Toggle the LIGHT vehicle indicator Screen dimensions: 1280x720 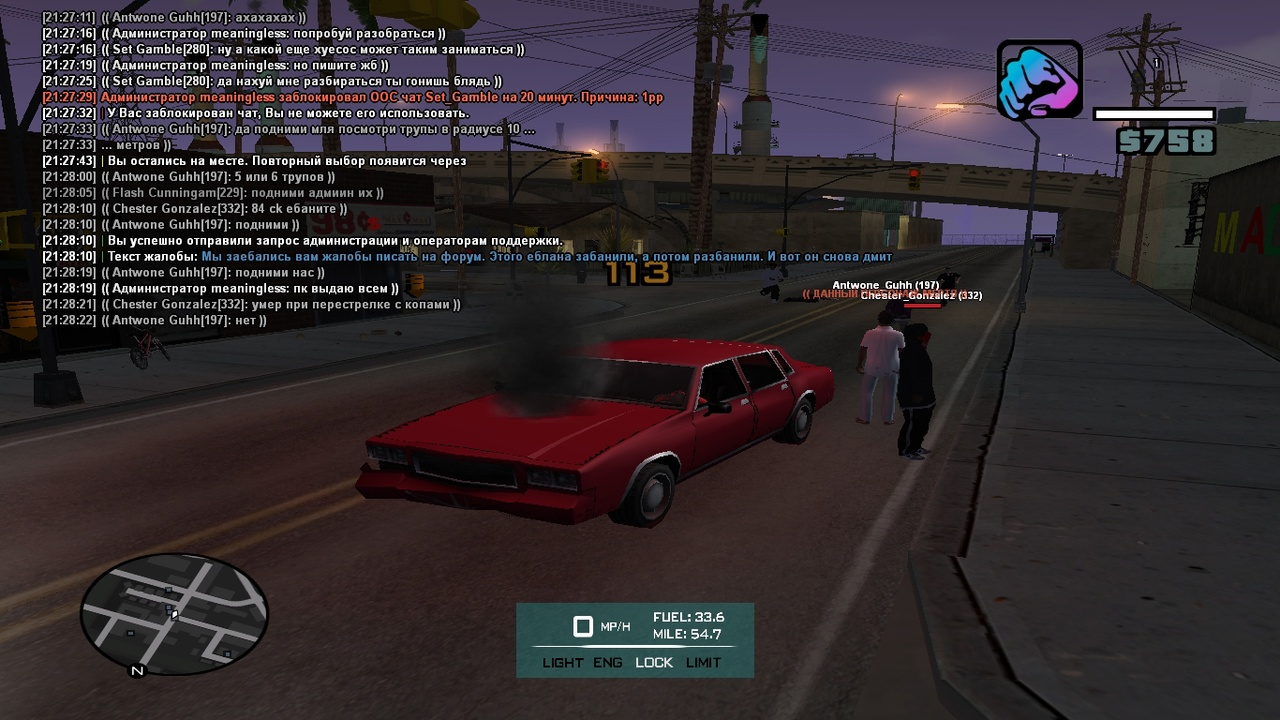click(562, 662)
